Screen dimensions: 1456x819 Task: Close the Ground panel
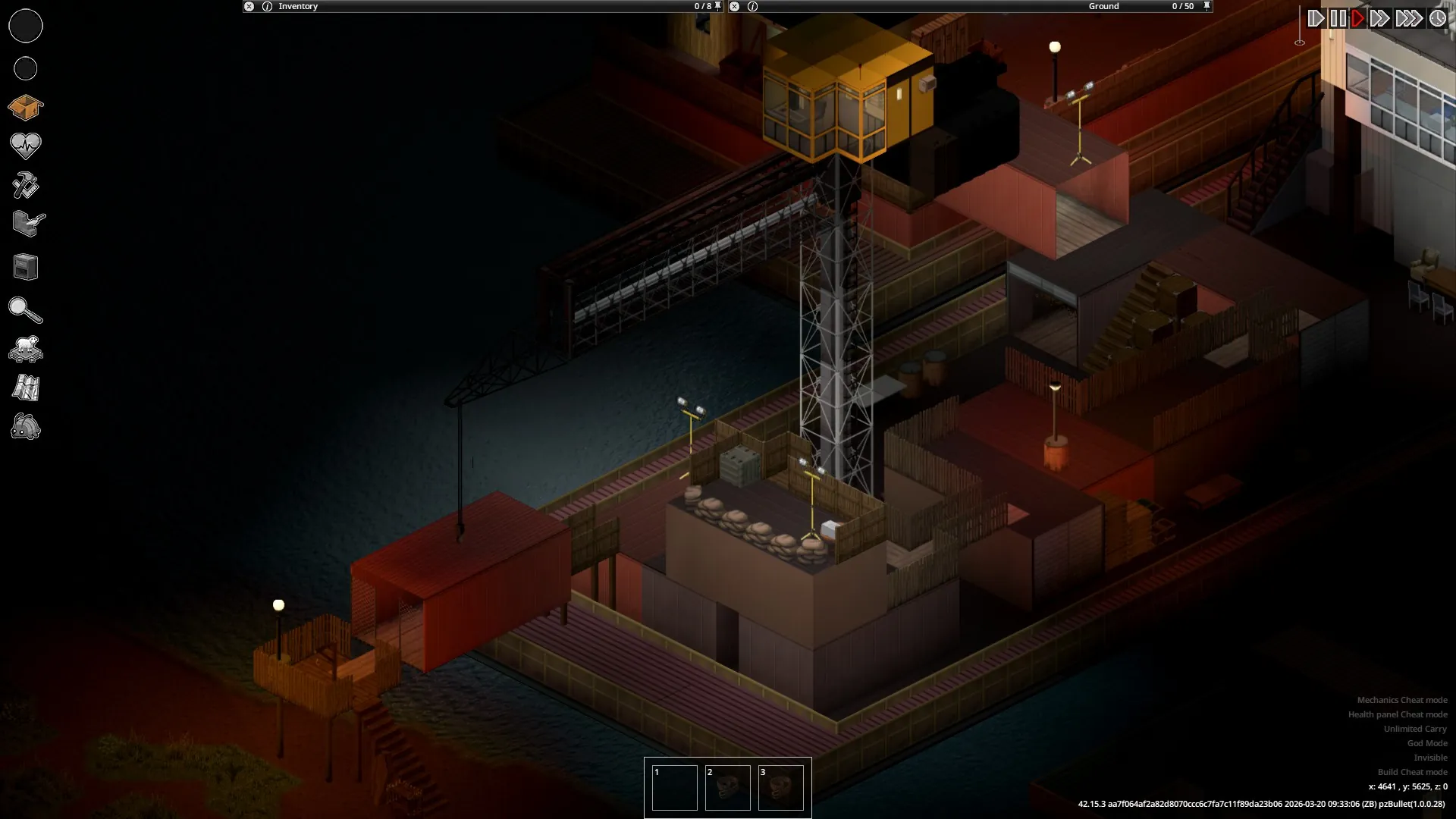734,6
